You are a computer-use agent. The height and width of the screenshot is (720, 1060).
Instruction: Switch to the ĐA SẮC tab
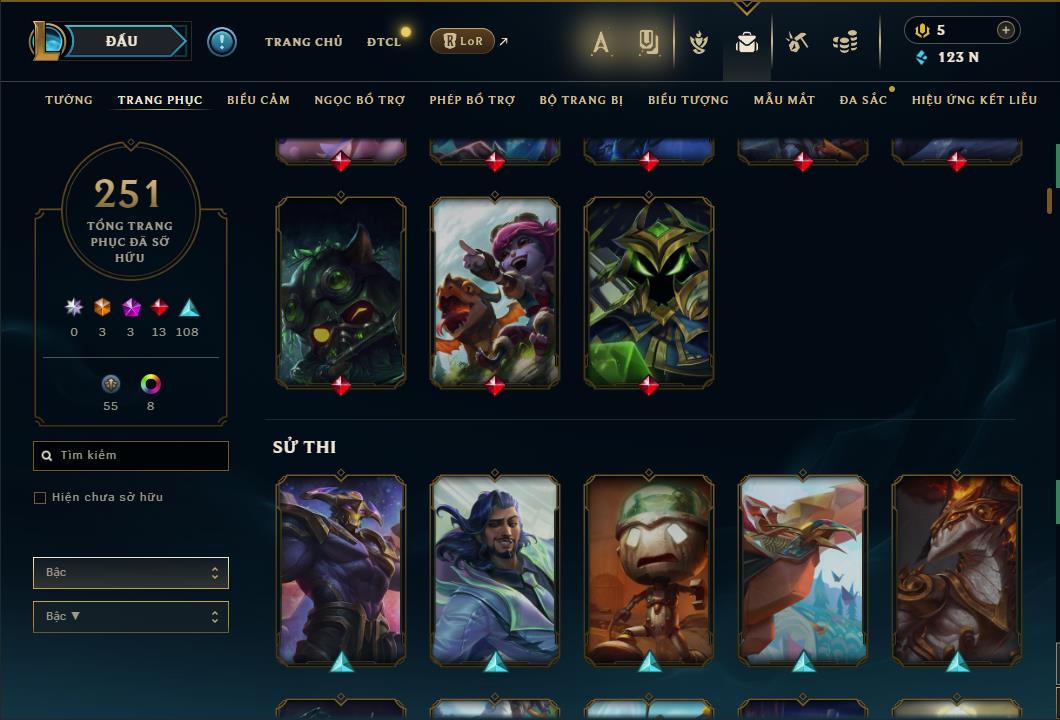863,100
